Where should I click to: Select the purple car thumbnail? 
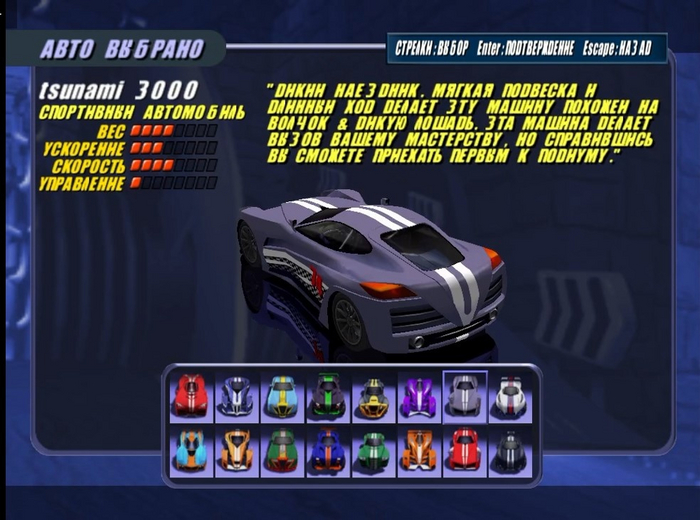[419, 397]
